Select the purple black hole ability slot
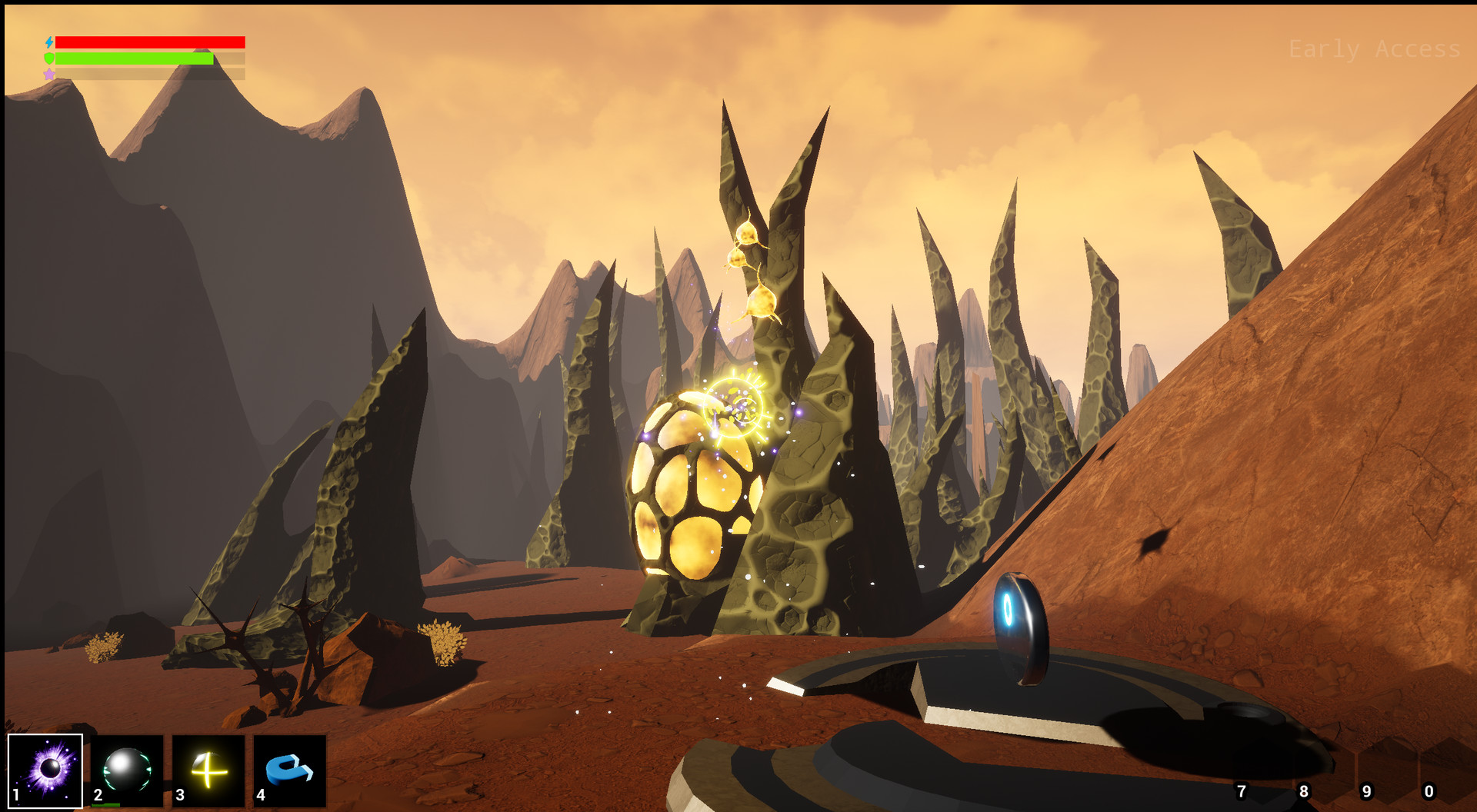The image size is (1477, 812). pos(45,770)
